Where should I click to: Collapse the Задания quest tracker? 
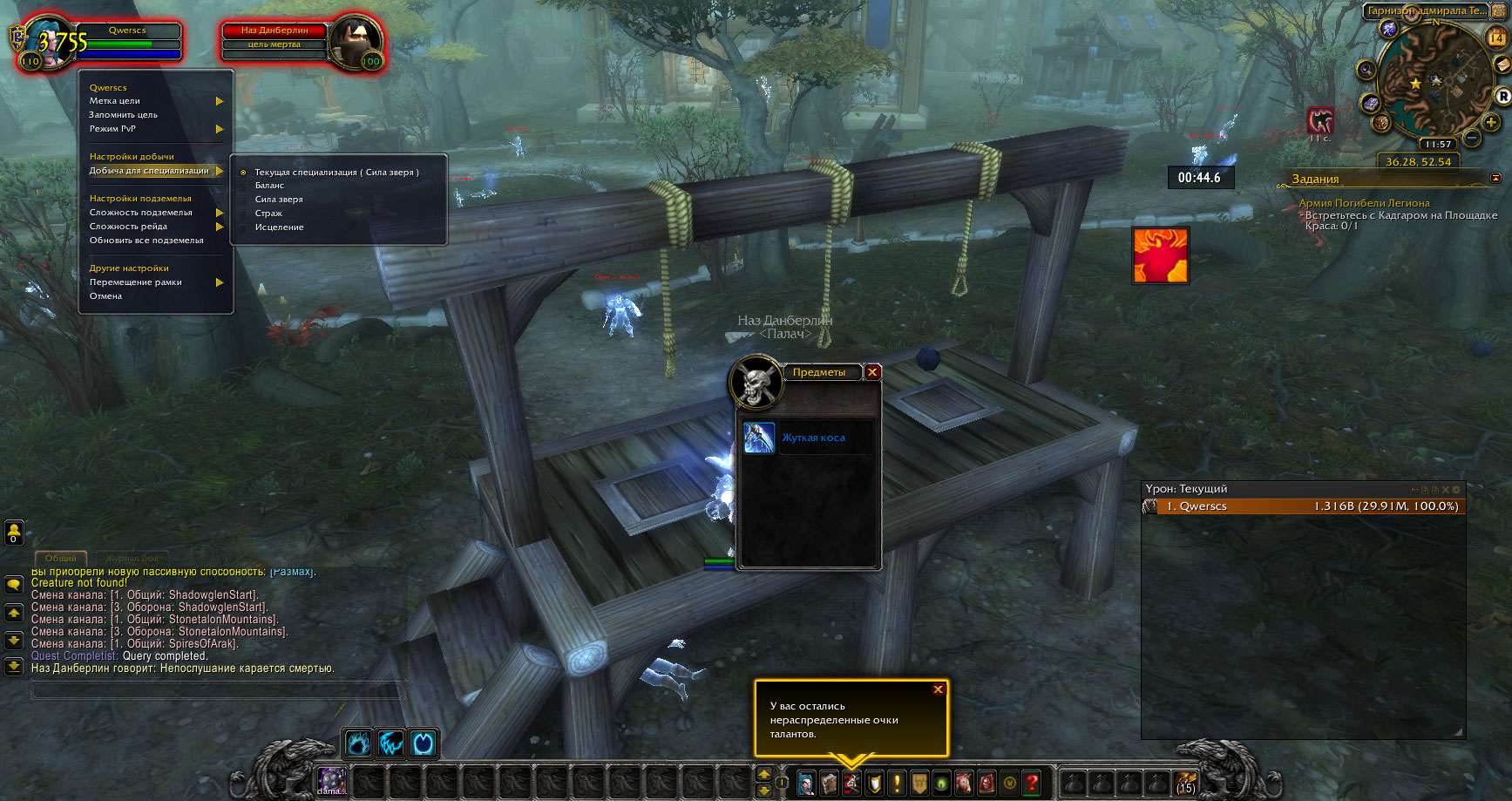(1495, 178)
